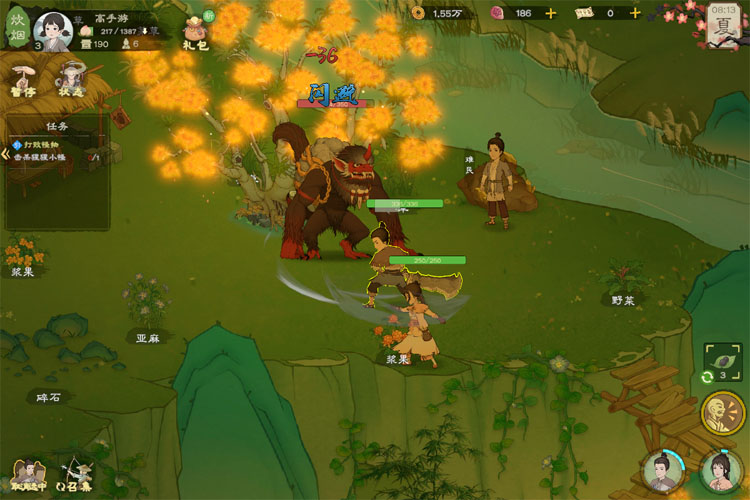Select the female companion portrait

(x=720, y=470)
